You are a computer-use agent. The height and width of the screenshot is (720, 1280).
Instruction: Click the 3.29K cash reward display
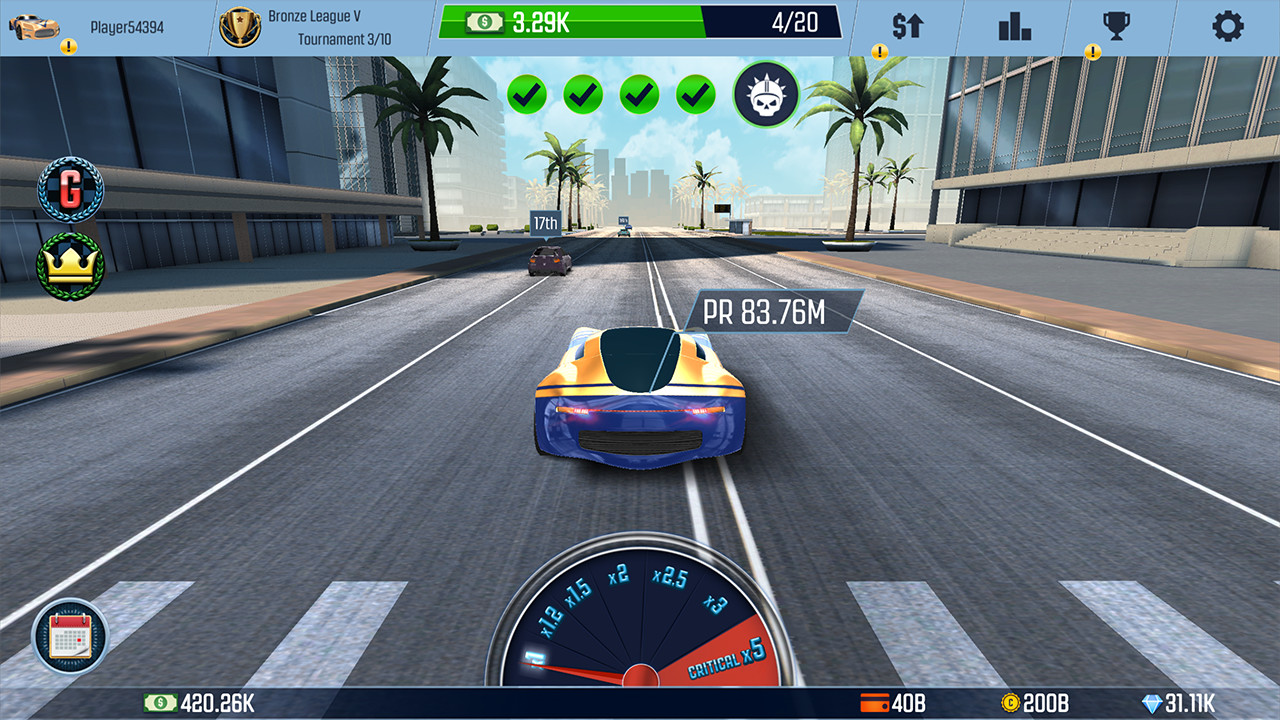point(540,18)
